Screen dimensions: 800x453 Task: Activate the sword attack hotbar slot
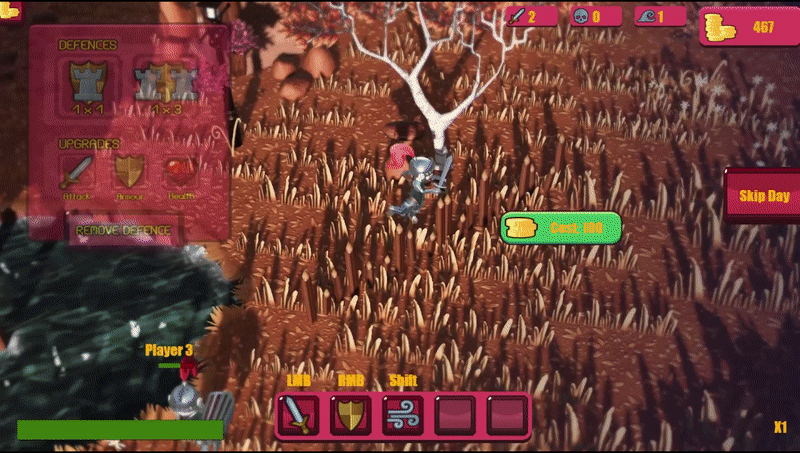(298, 415)
